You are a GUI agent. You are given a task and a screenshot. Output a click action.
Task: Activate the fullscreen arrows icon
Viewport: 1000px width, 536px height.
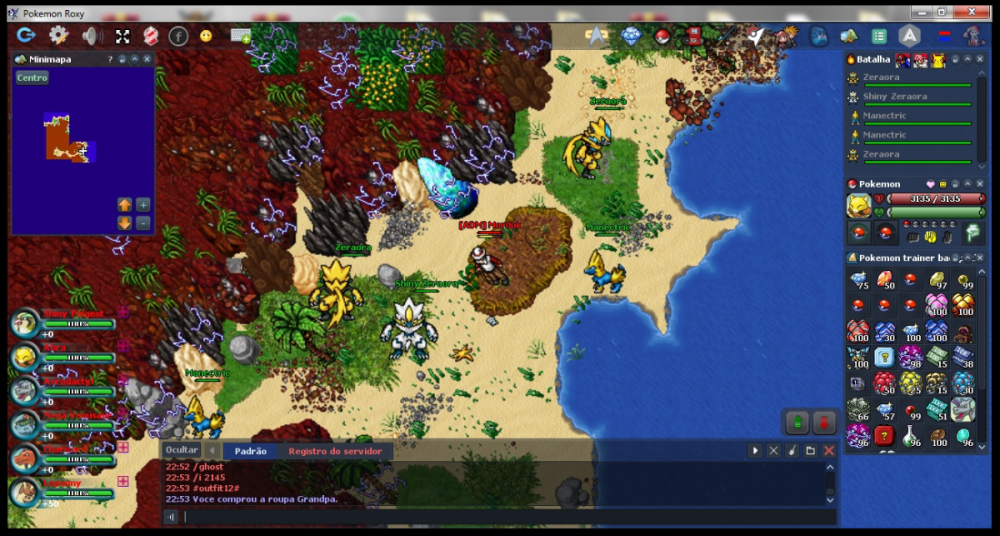point(122,36)
